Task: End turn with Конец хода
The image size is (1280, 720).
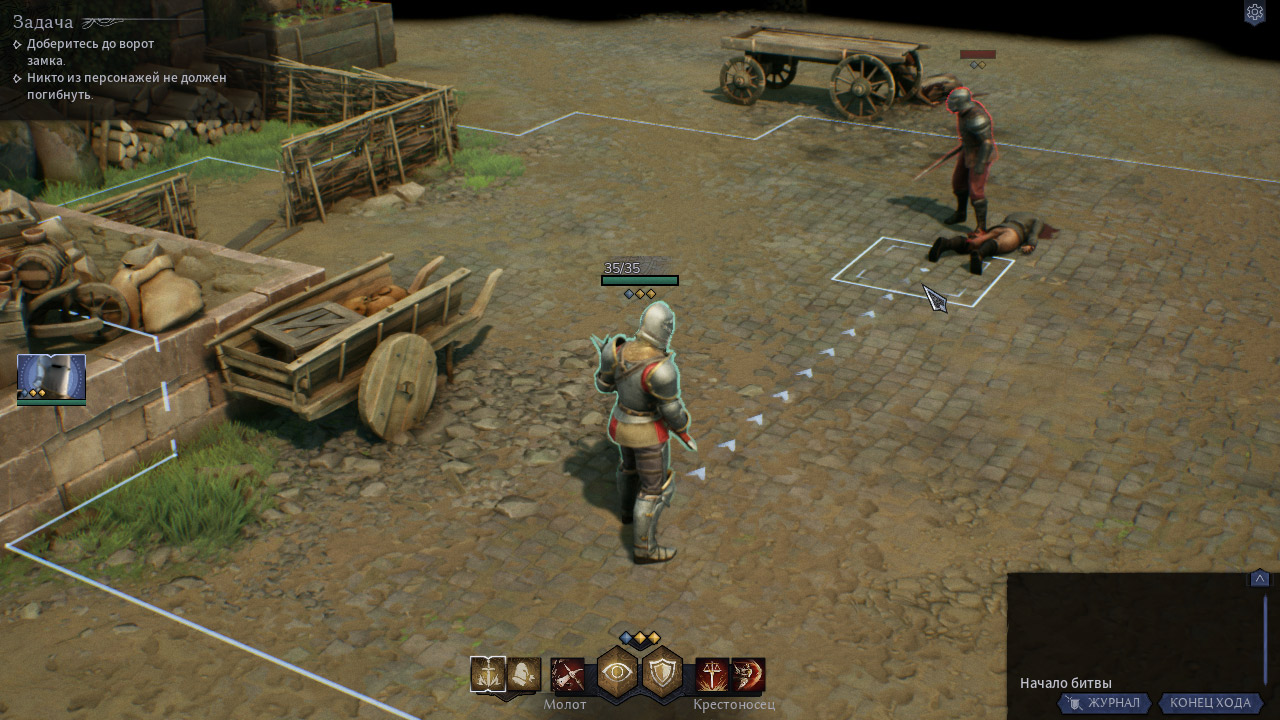Action: point(1210,703)
